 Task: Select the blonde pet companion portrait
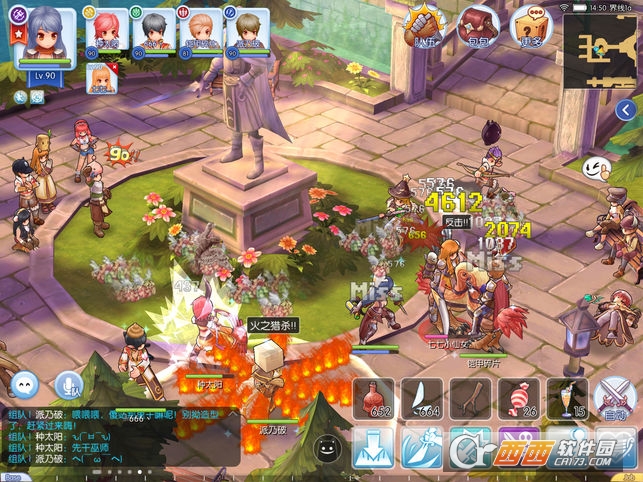point(101,76)
